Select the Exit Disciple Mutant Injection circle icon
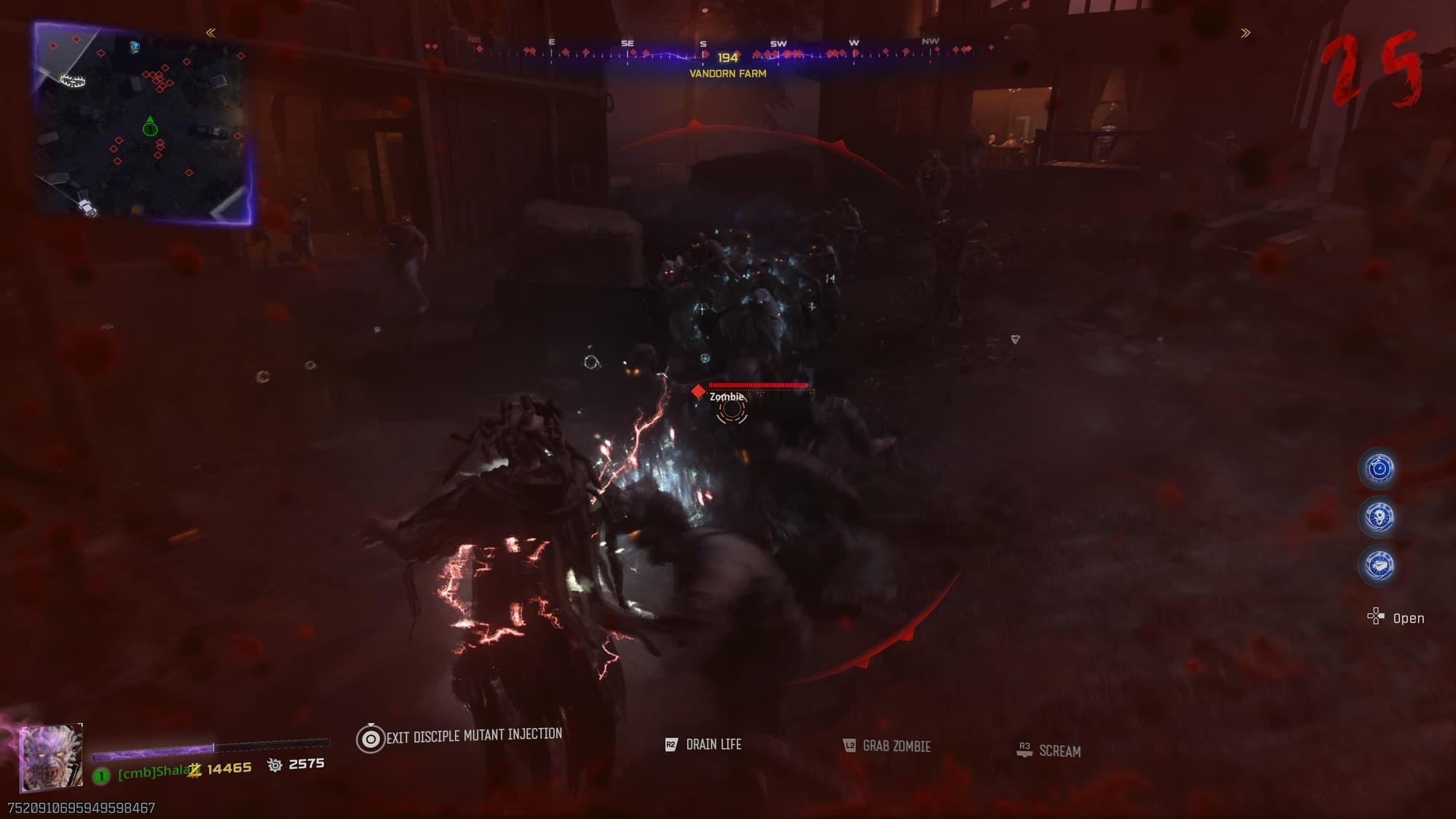1456x819 pixels. click(x=371, y=735)
